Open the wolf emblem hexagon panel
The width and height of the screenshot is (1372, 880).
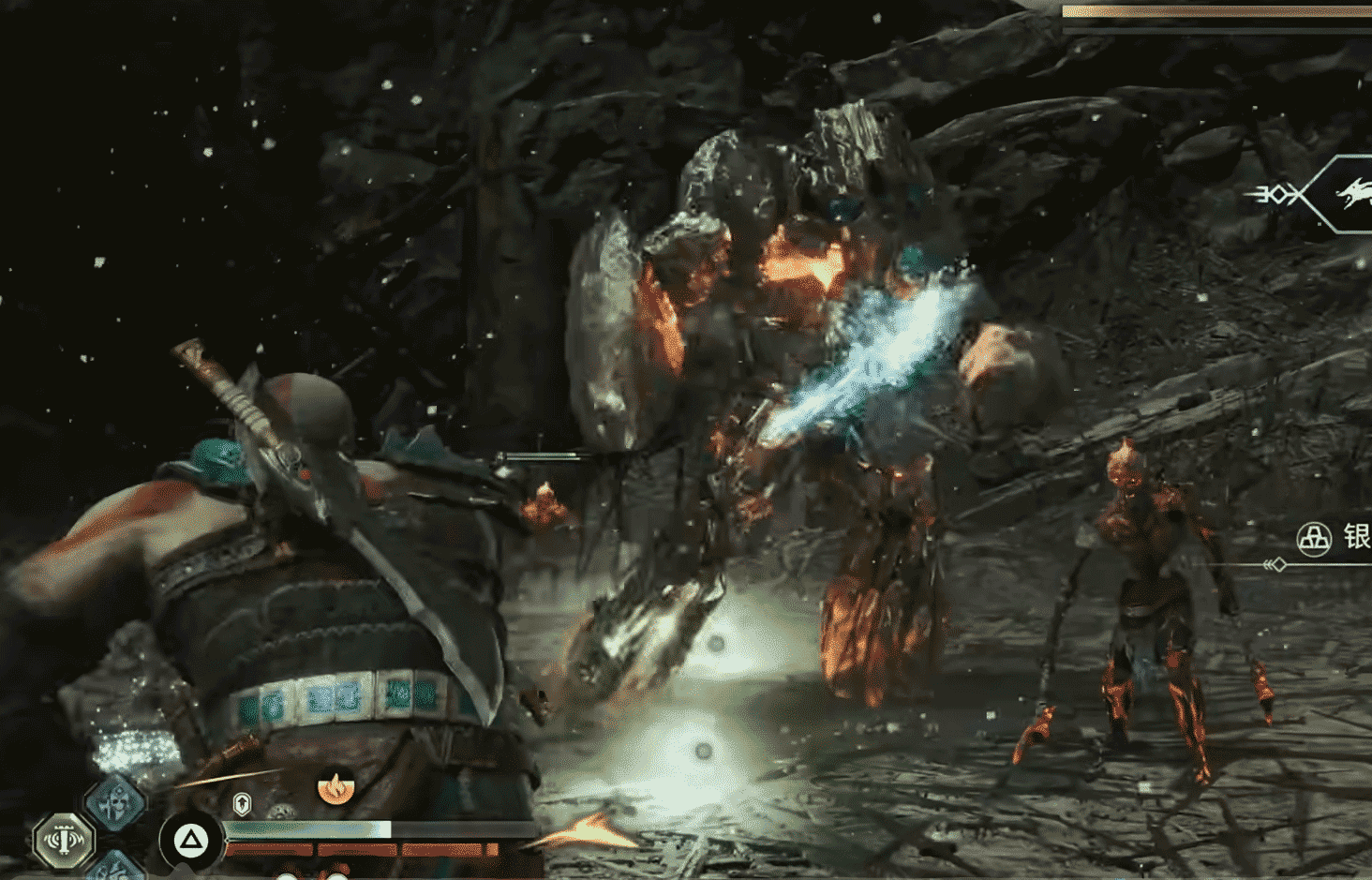pos(1346,194)
